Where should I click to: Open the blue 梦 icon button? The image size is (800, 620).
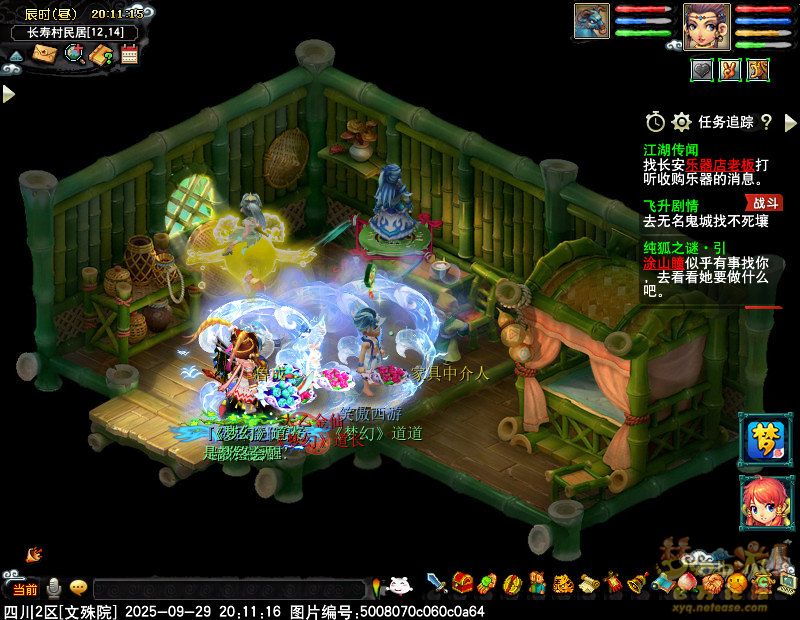(759, 437)
